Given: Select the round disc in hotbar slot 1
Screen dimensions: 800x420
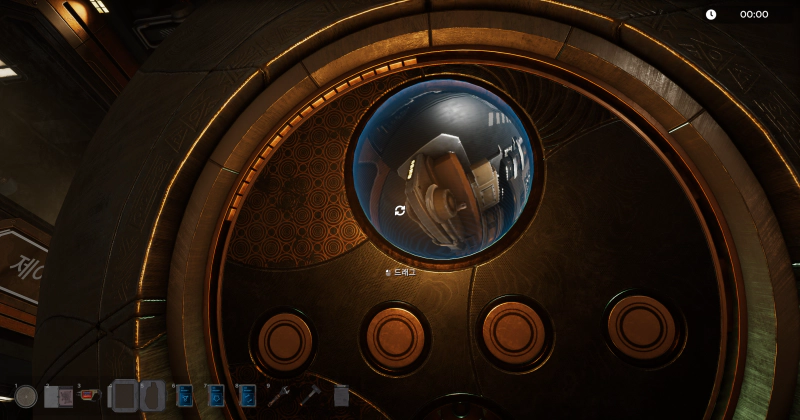Looking at the screenshot, I should (x=26, y=397).
